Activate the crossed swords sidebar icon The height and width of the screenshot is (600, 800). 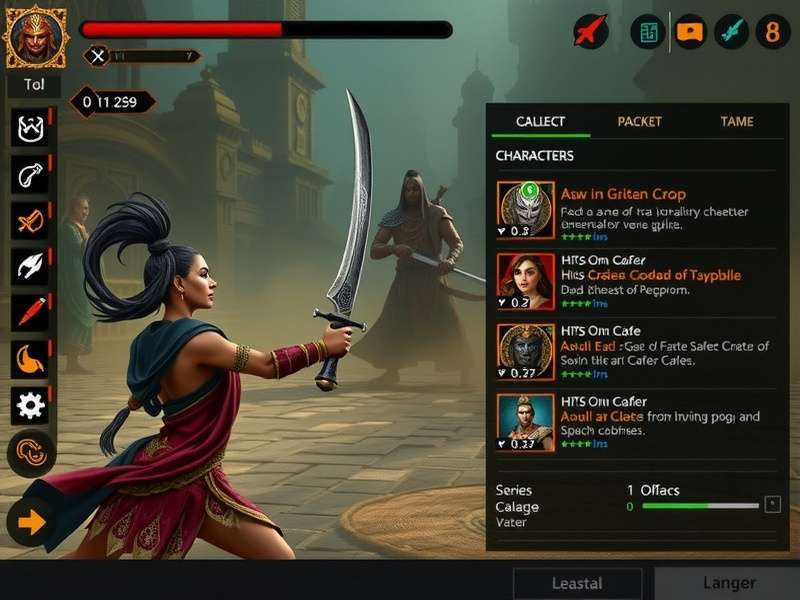click(x=30, y=221)
